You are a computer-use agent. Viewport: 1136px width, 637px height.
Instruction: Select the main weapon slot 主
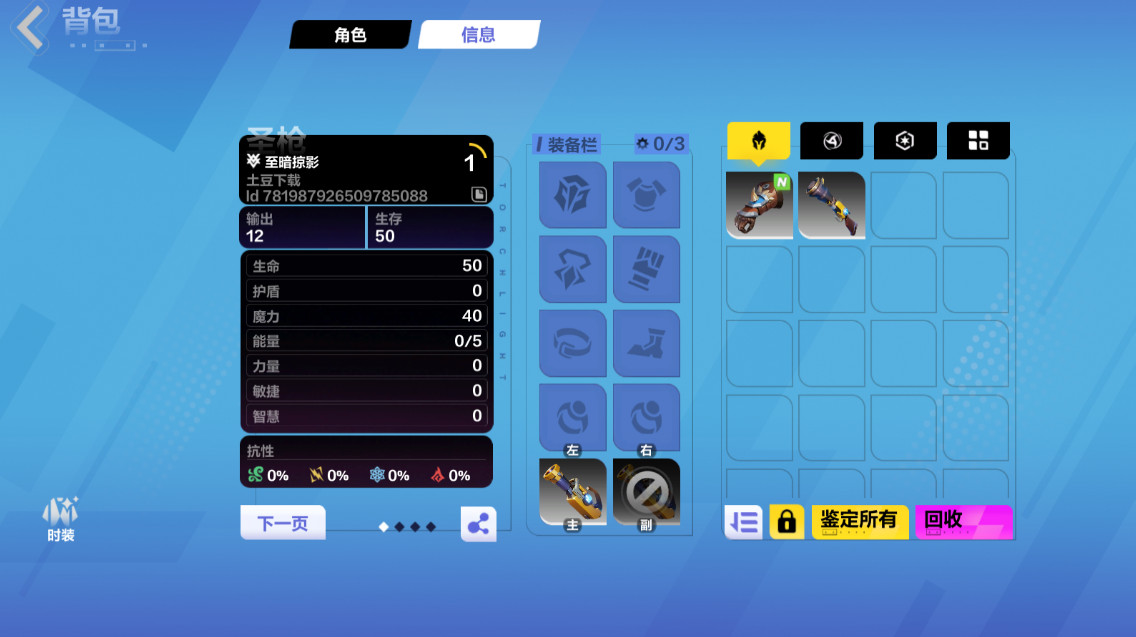coord(572,492)
